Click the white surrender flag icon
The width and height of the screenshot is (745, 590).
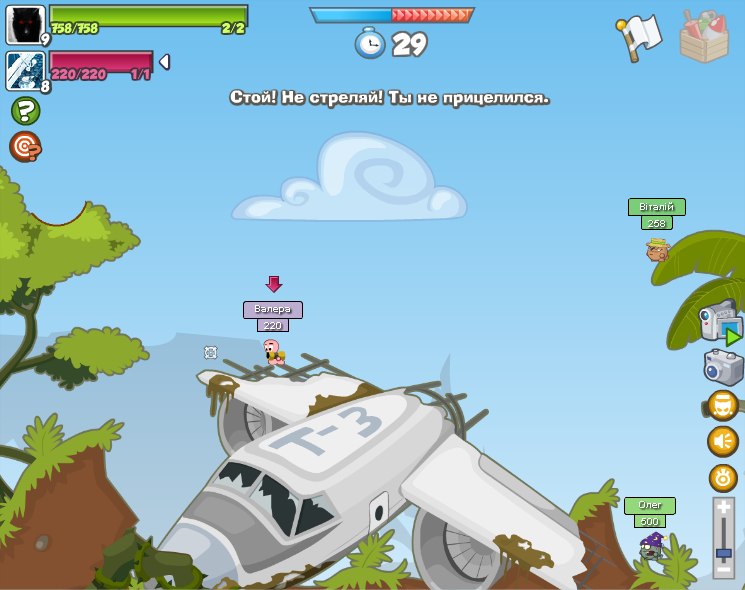tap(640, 37)
